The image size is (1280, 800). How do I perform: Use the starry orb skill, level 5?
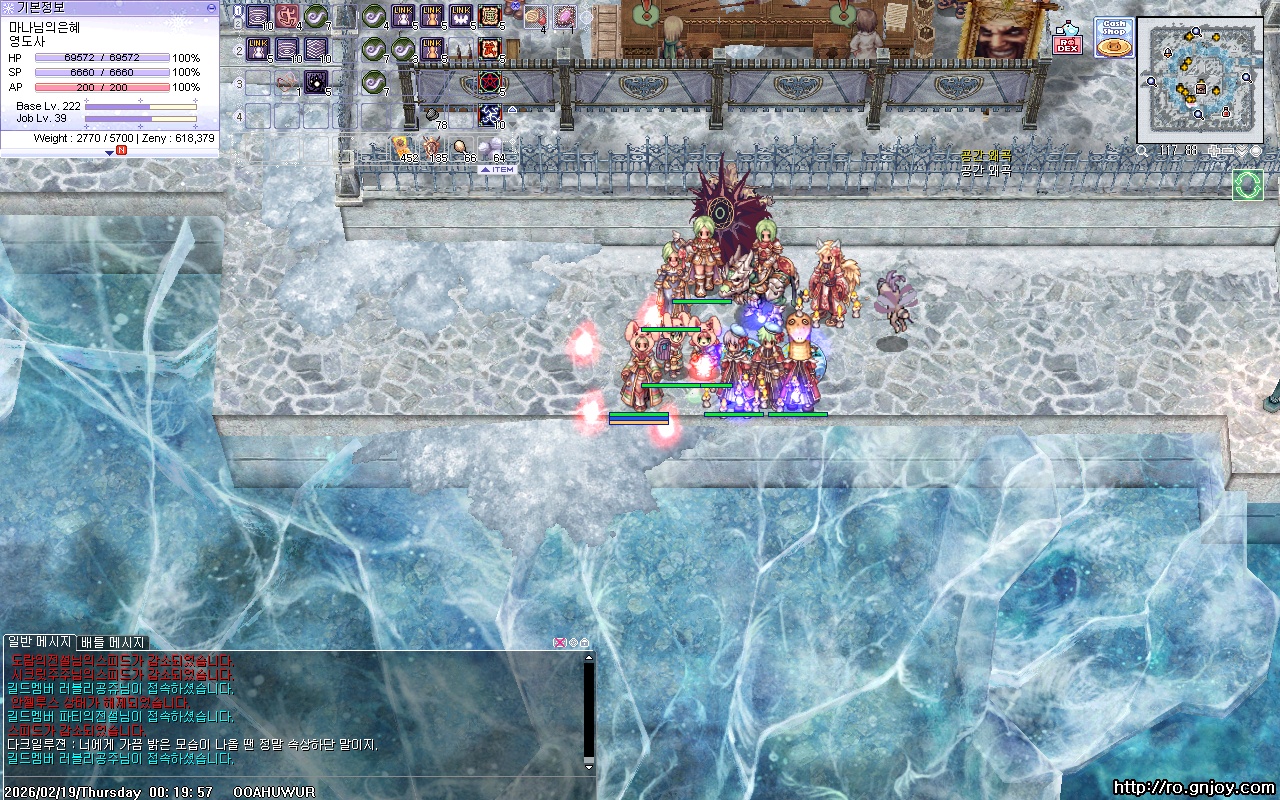pos(316,81)
